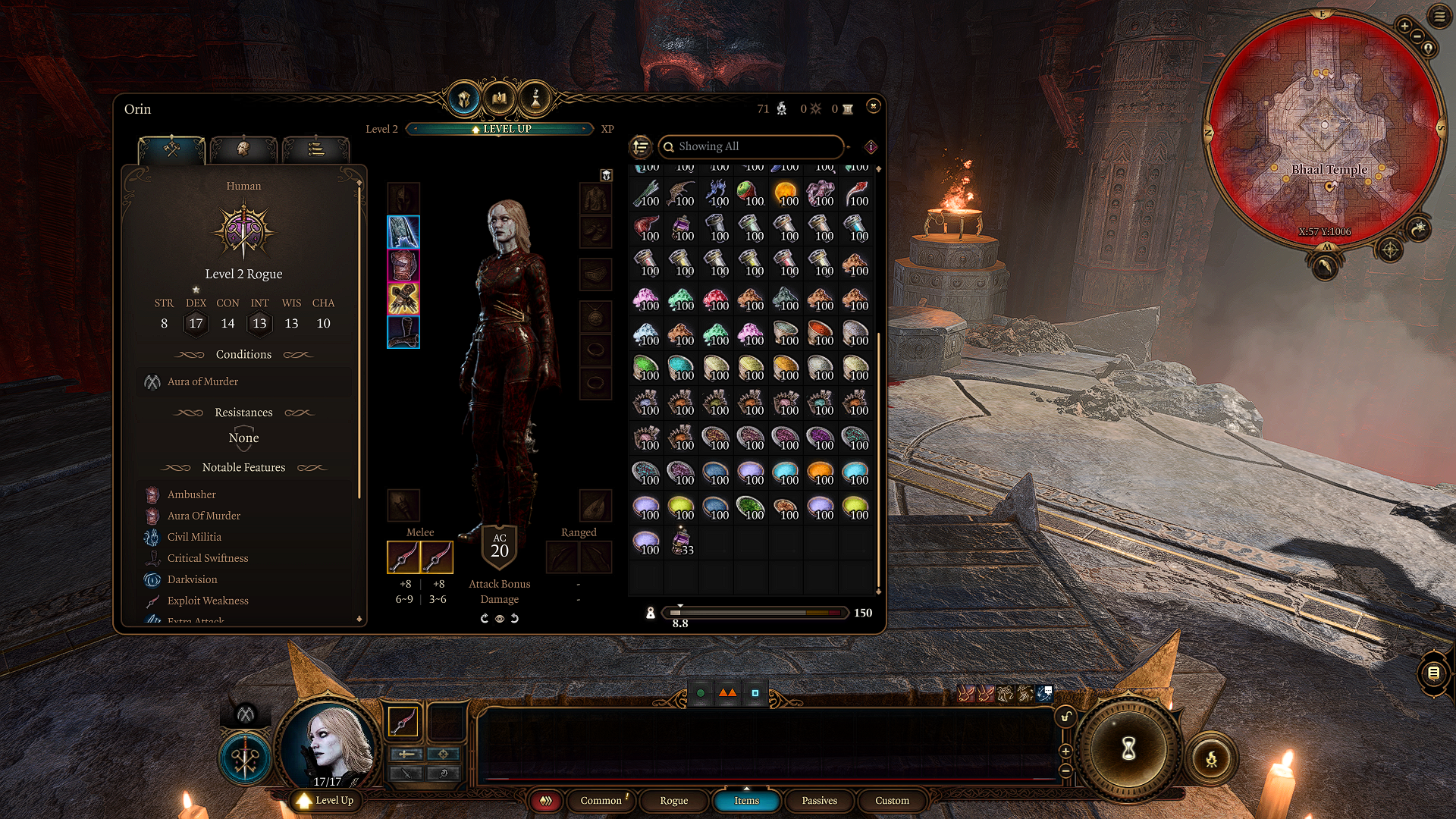
Task: Select the Items hotbar tab
Action: (x=746, y=801)
